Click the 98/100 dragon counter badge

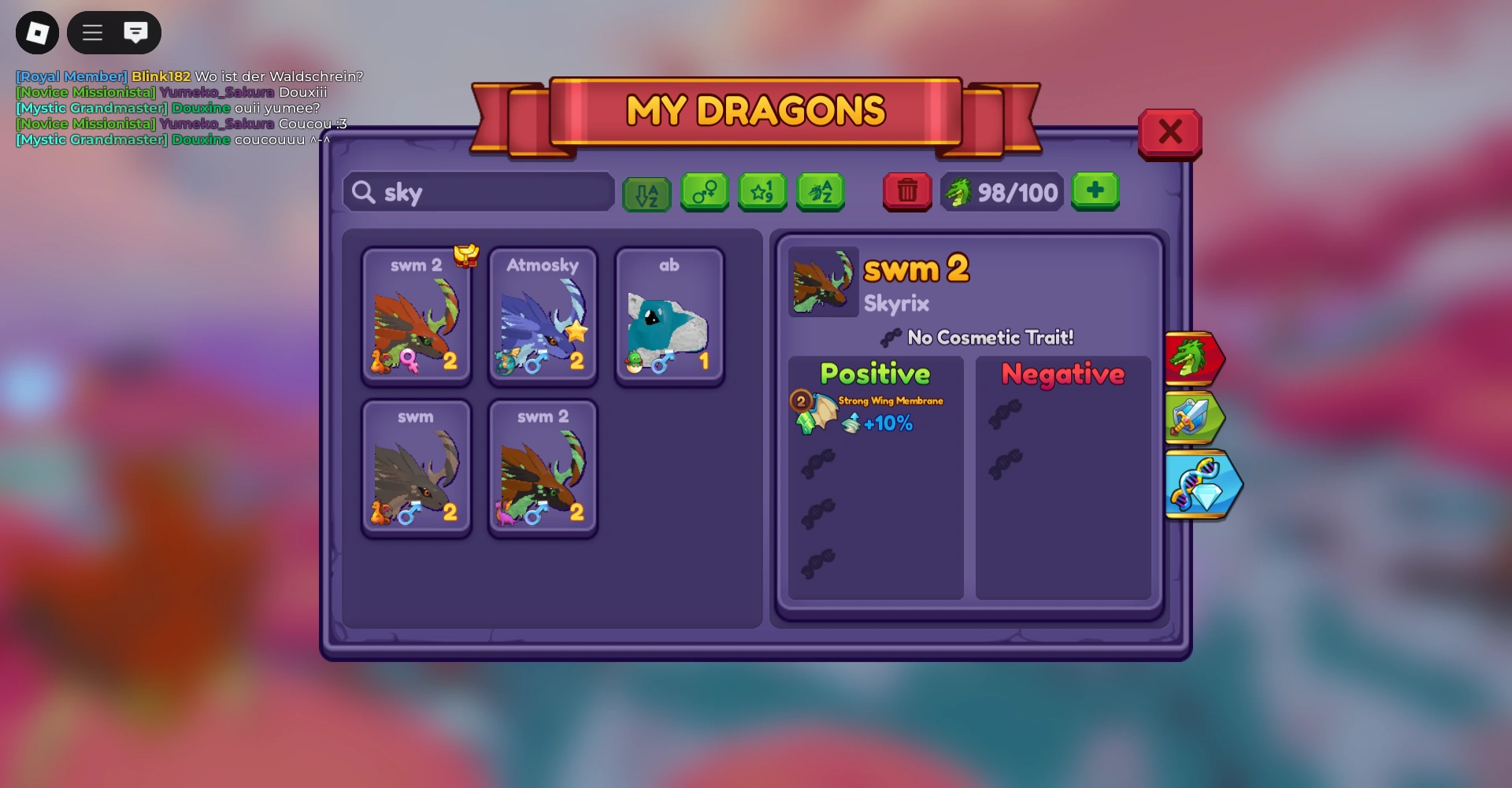point(1001,191)
